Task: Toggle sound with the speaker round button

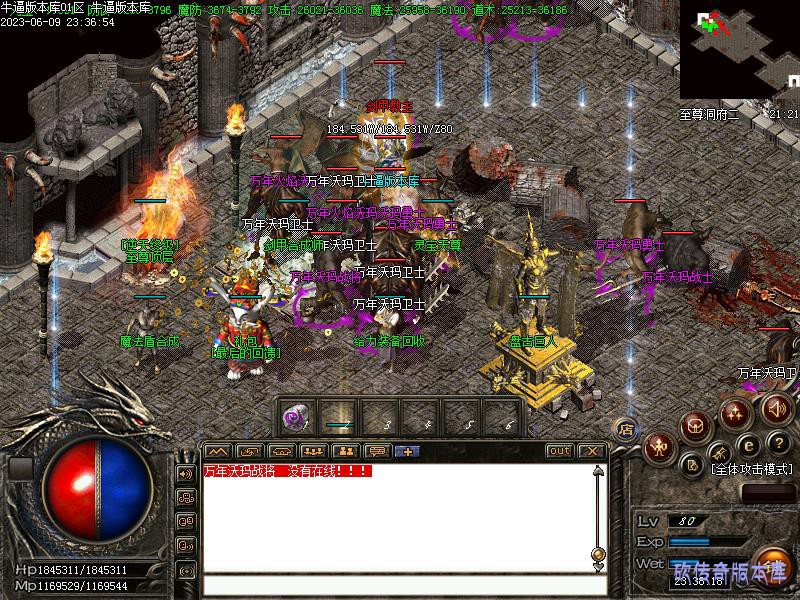Action: point(775,407)
